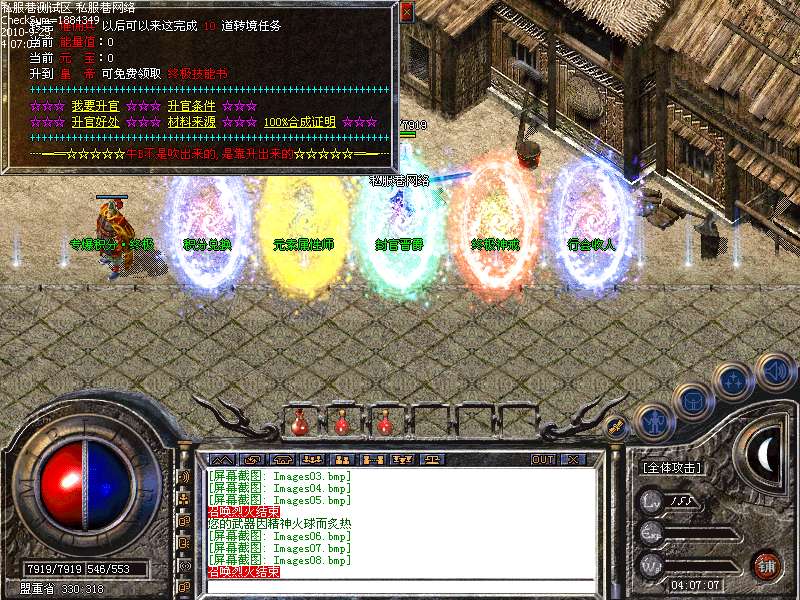This screenshot has width=800, height=600.
Task: Close the NPC dialogue window
Action: pyautogui.click(x=406, y=13)
